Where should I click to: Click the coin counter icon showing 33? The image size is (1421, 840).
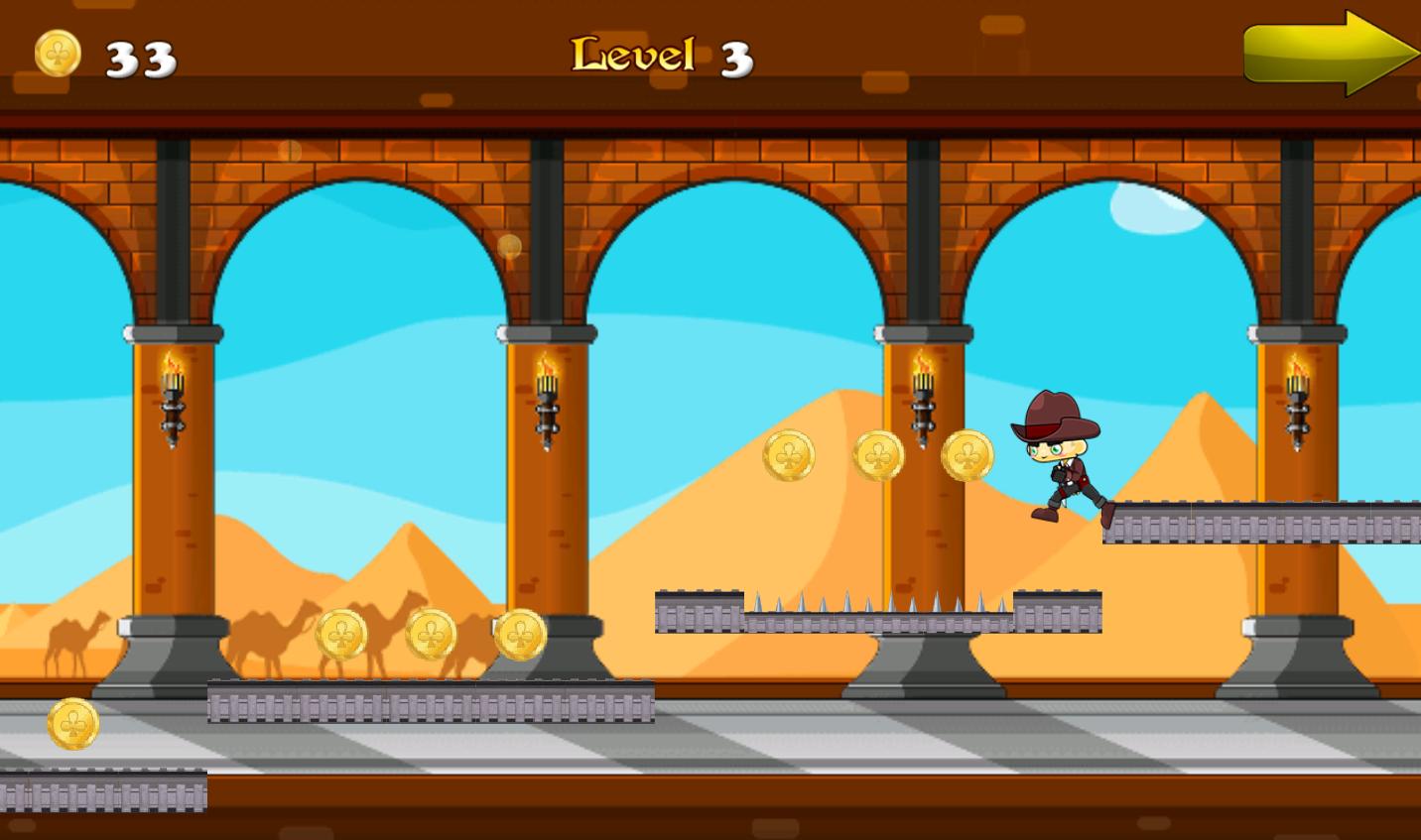pos(57,53)
